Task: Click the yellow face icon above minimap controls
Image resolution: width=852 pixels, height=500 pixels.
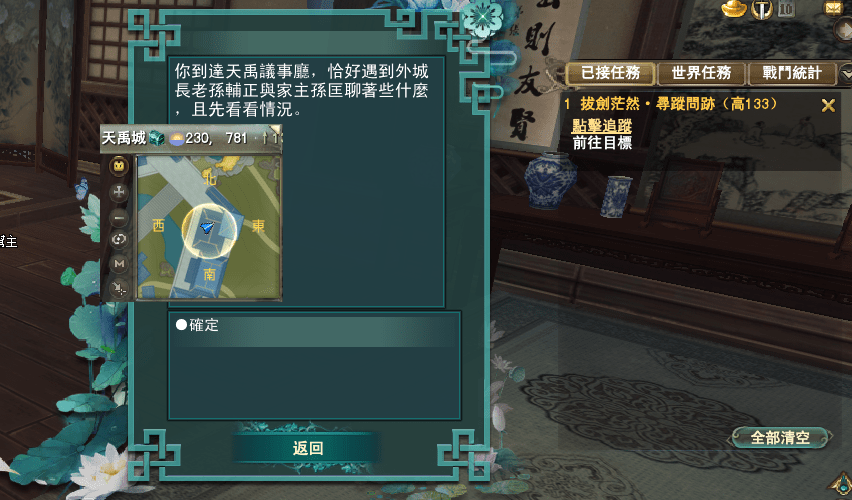Action: tap(119, 165)
